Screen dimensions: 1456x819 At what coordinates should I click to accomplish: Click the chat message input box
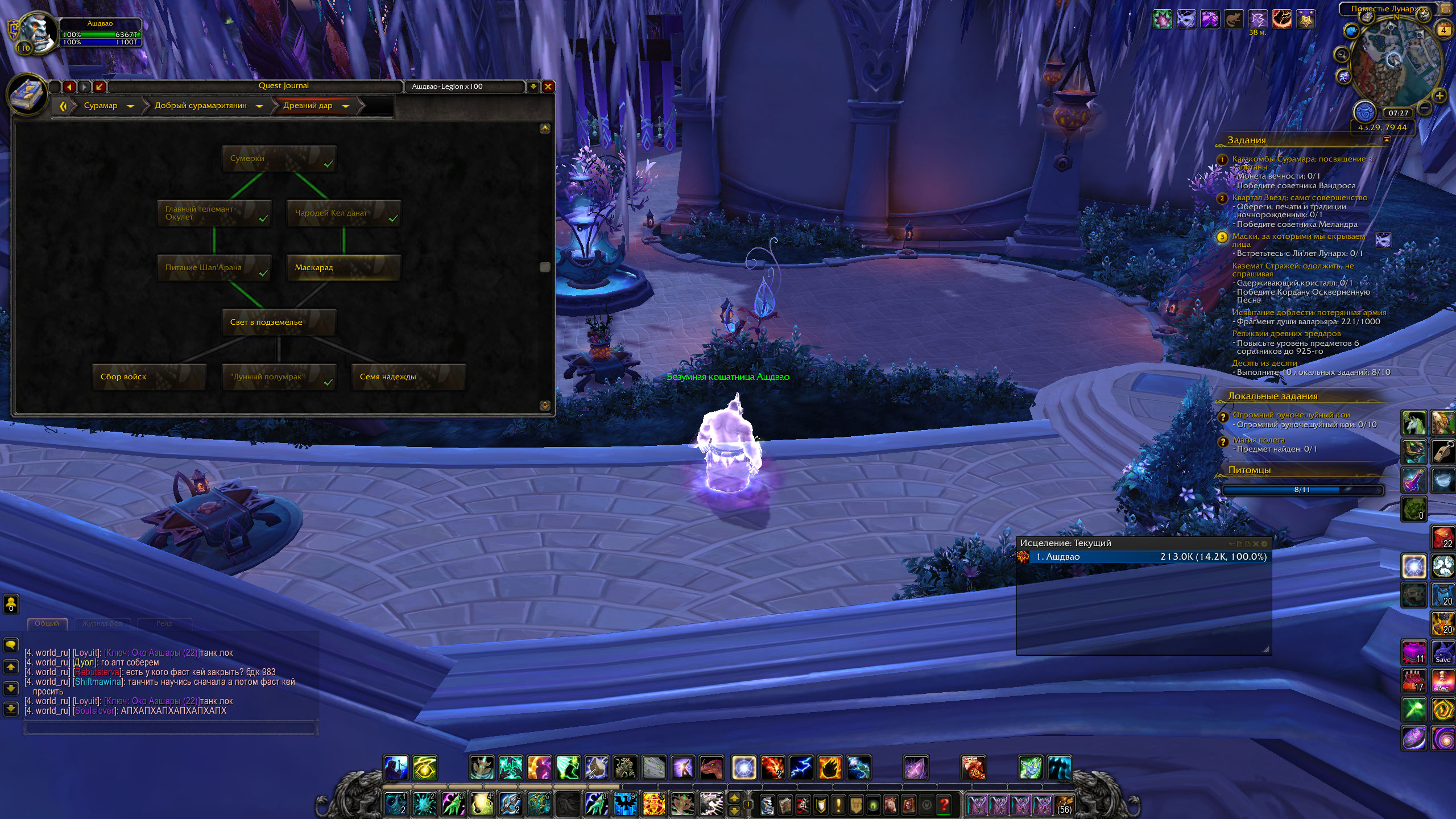[x=171, y=728]
